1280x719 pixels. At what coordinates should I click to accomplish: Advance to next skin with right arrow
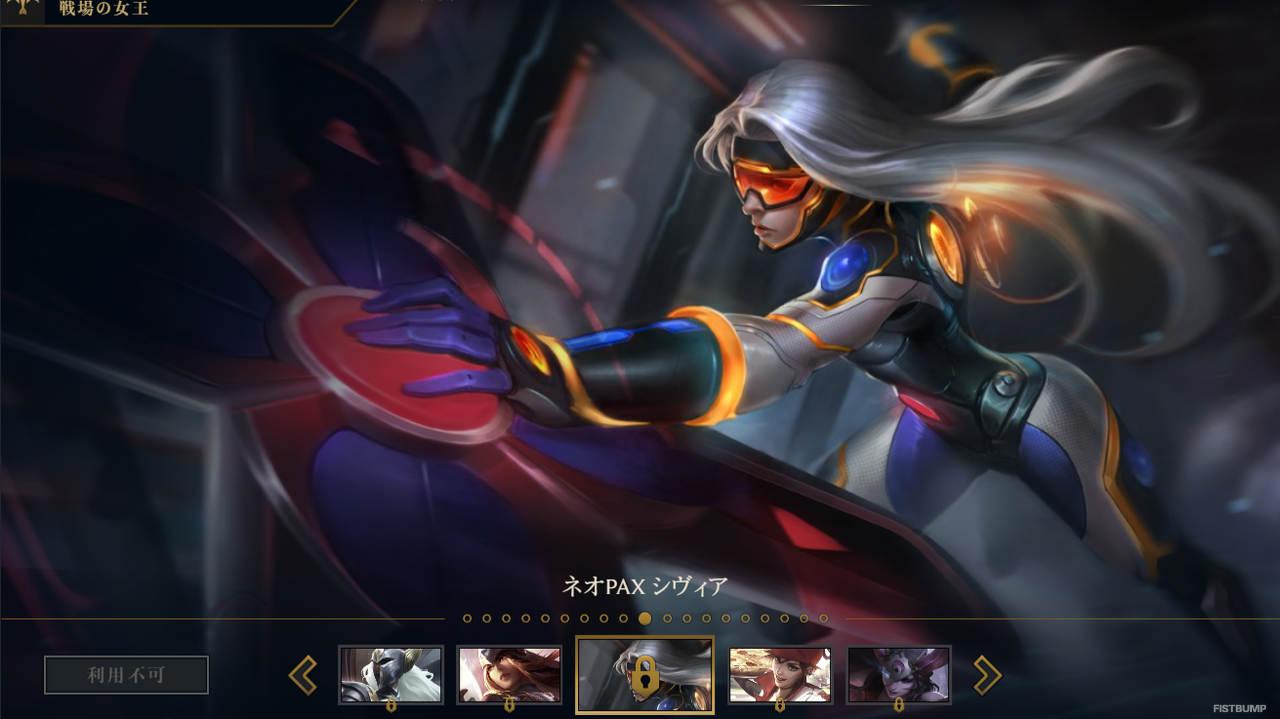[987, 675]
